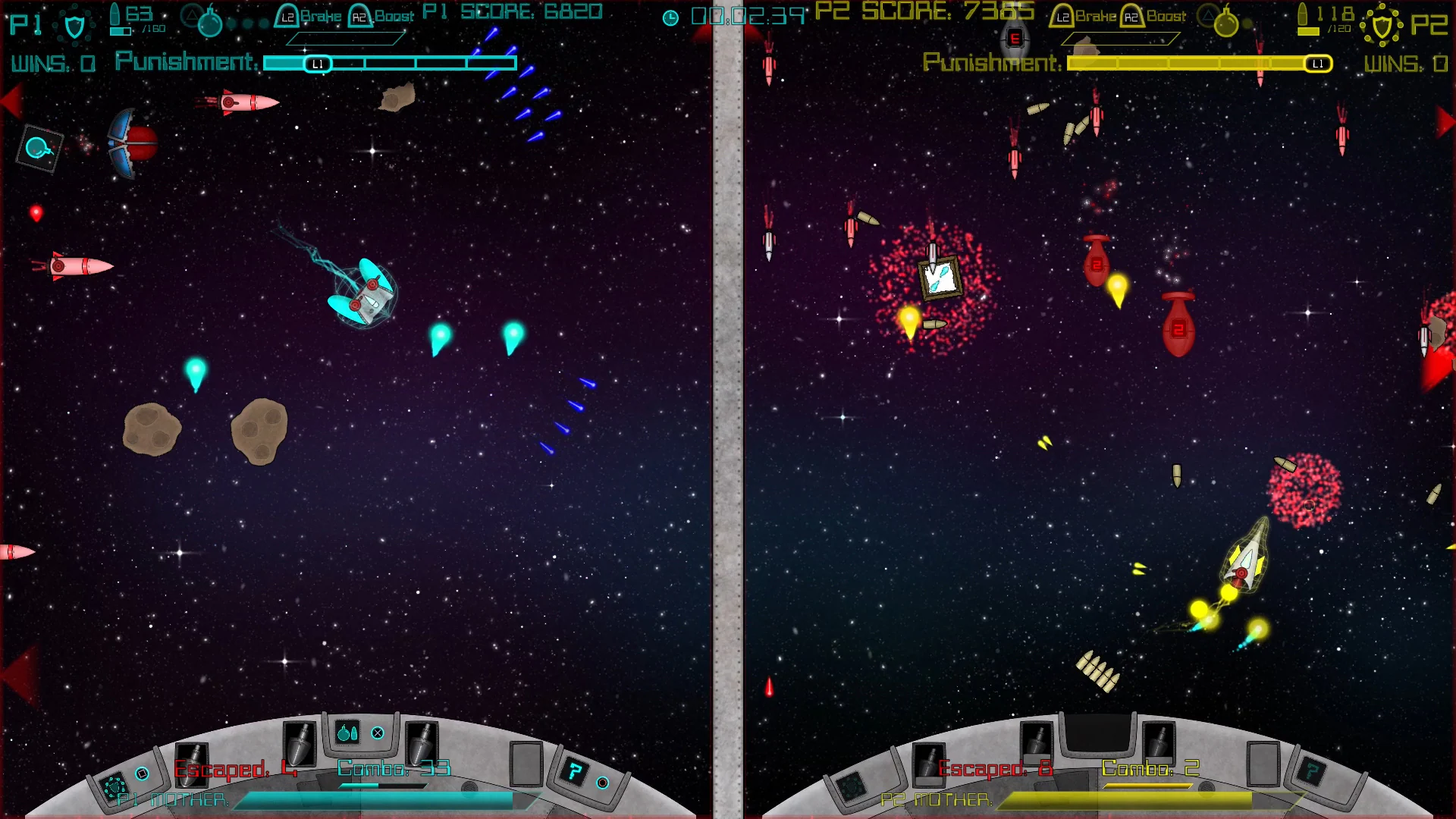Click the L1 marker on P1 Punishment bar

[317, 64]
